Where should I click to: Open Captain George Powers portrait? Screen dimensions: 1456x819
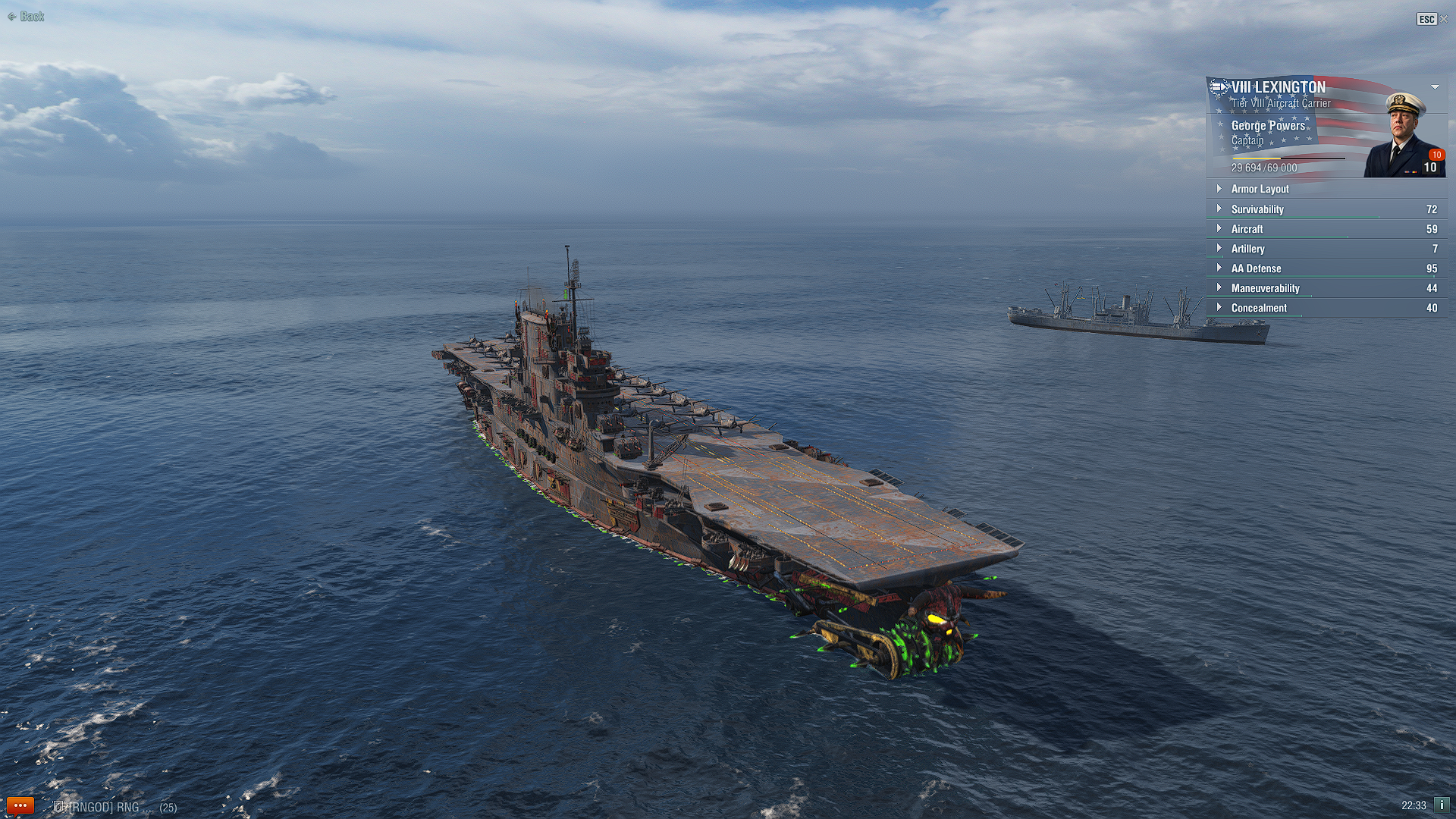[x=1404, y=135]
